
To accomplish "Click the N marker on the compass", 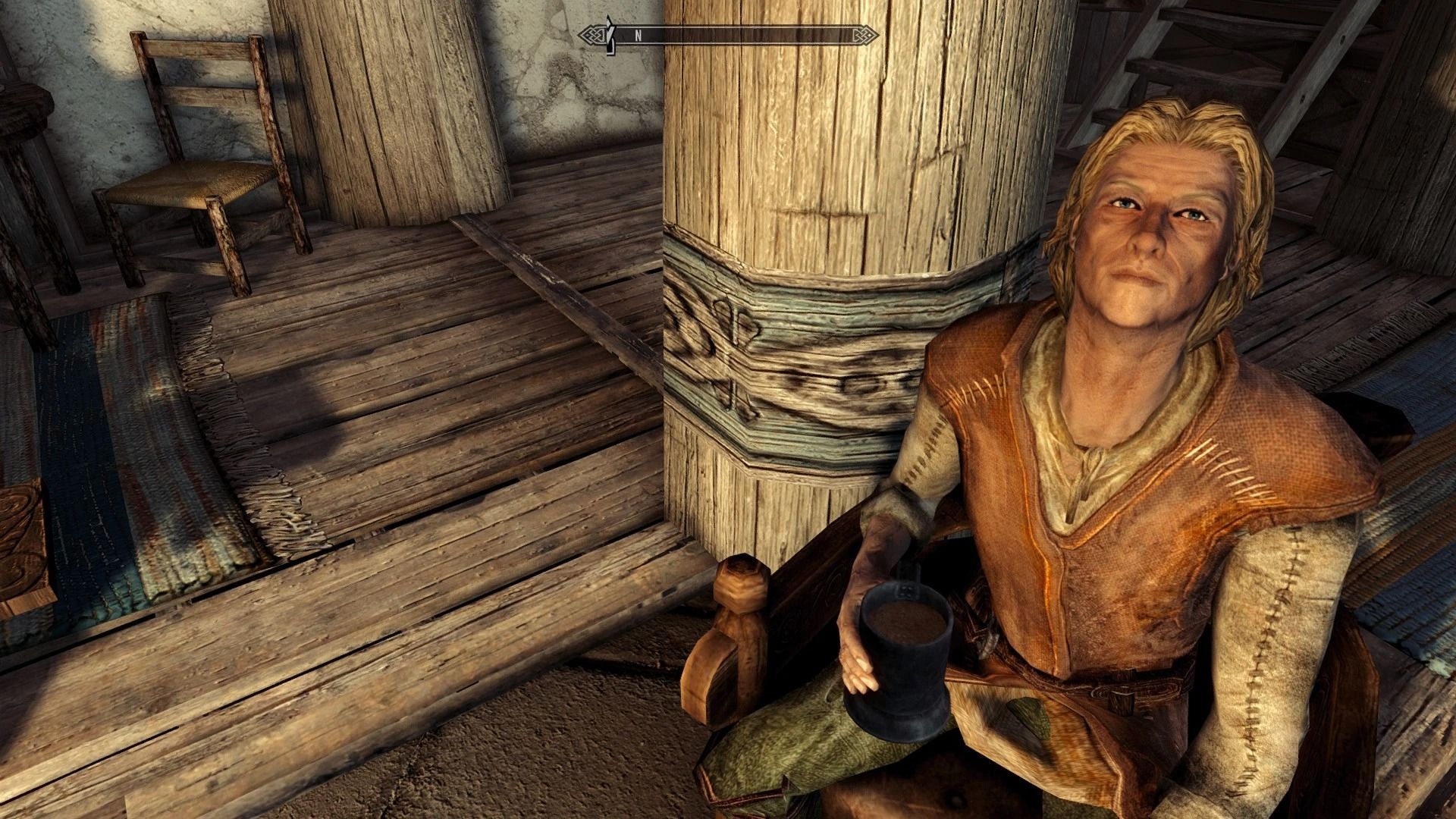I will tap(639, 33).
